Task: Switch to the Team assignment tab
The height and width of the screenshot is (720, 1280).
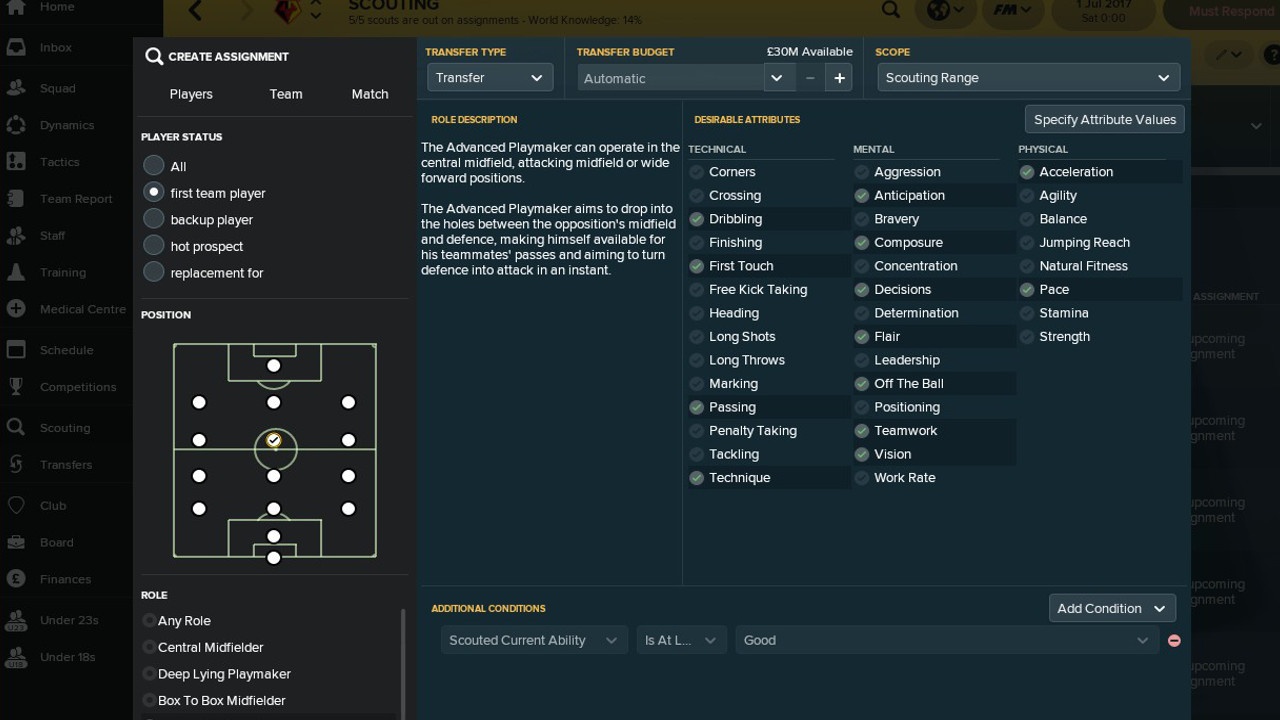Action: tap(285, 94)
